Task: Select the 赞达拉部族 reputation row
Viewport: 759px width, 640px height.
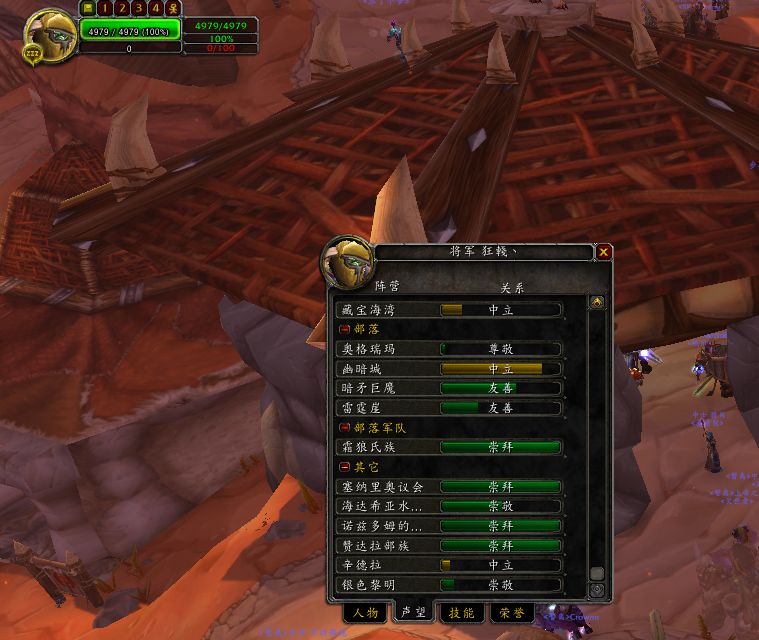Action: (450, 546)
